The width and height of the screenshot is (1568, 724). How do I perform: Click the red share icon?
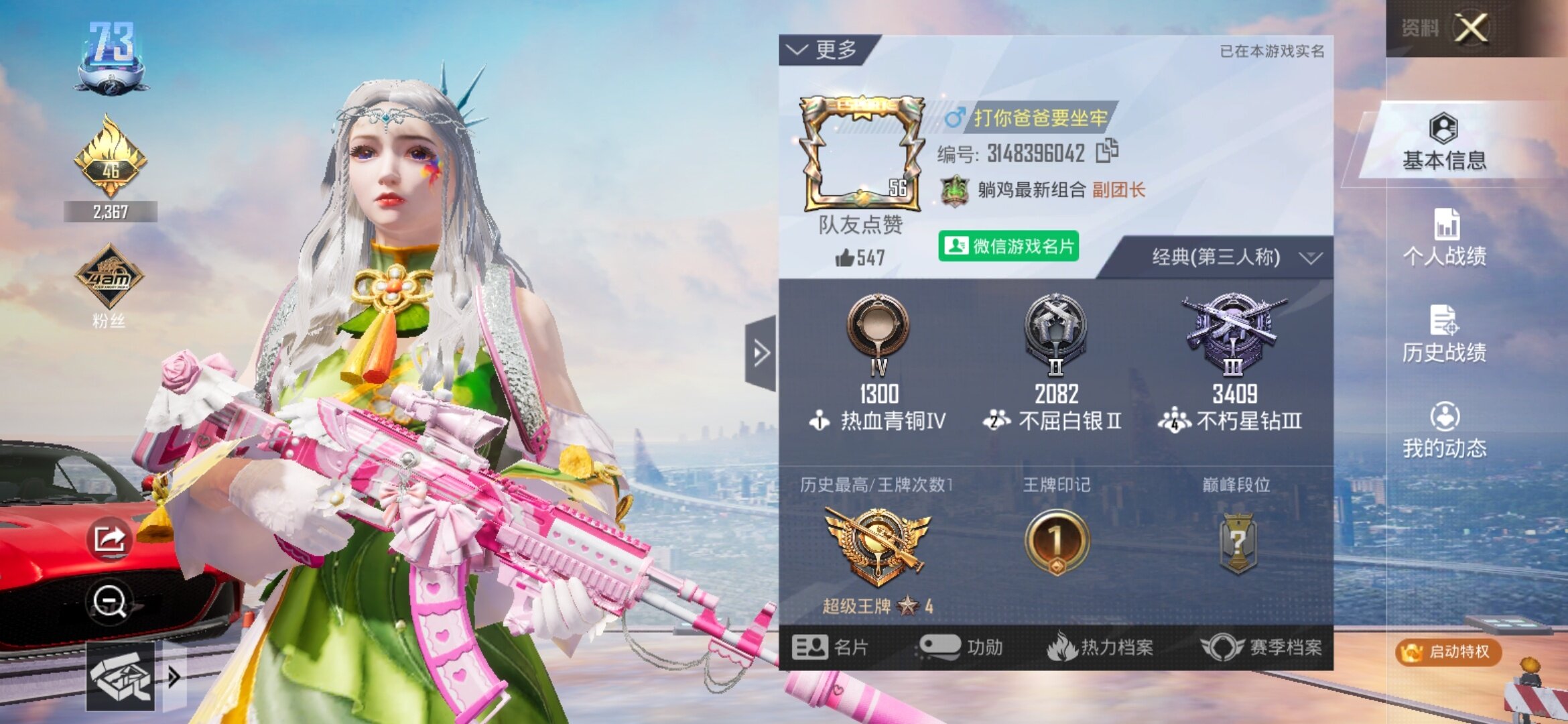pos(110,538)
